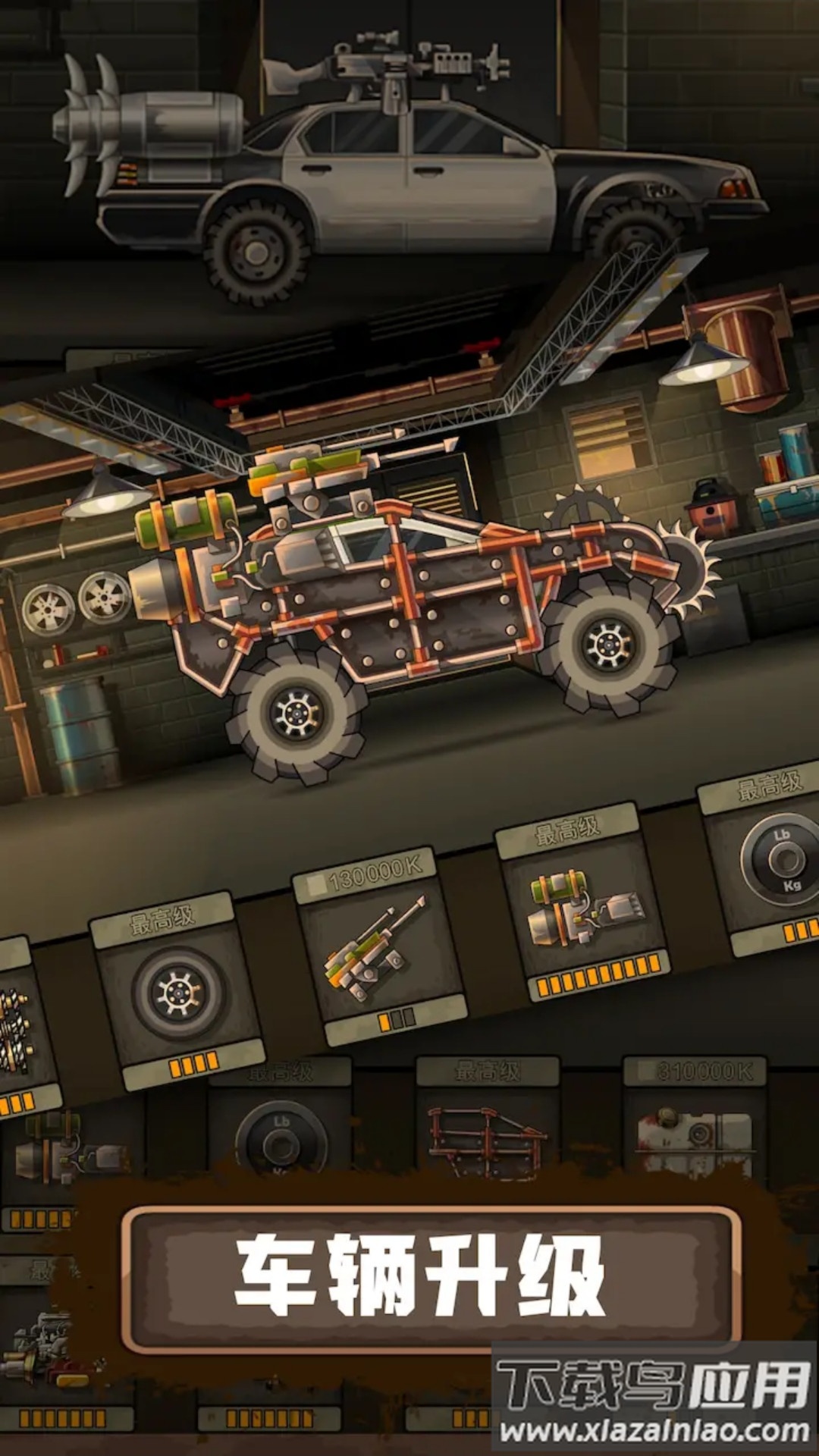Purchase the fuel tank upgrade for 310000K
The width and height of the screenshot is (819, 1456).
coord(695,1130)
